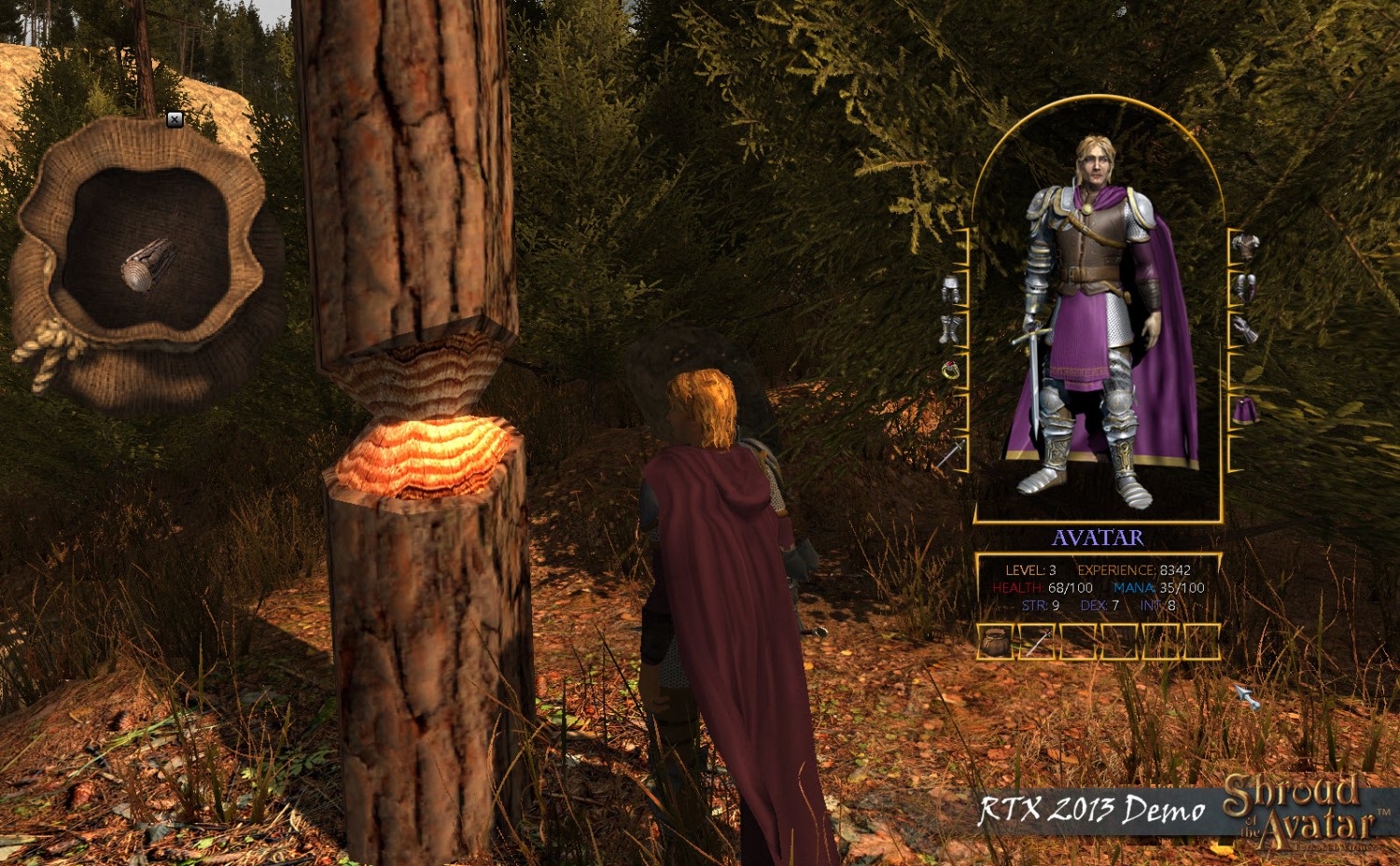
Task: Select the gauntlet equipment slot
Action: [x=1245, y=329]
